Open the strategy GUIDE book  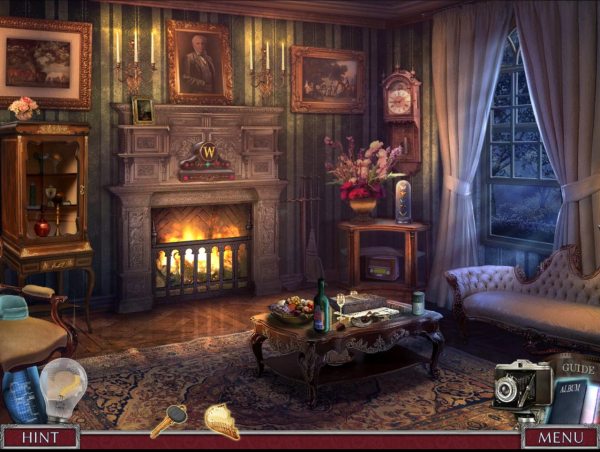click(578, 368)
